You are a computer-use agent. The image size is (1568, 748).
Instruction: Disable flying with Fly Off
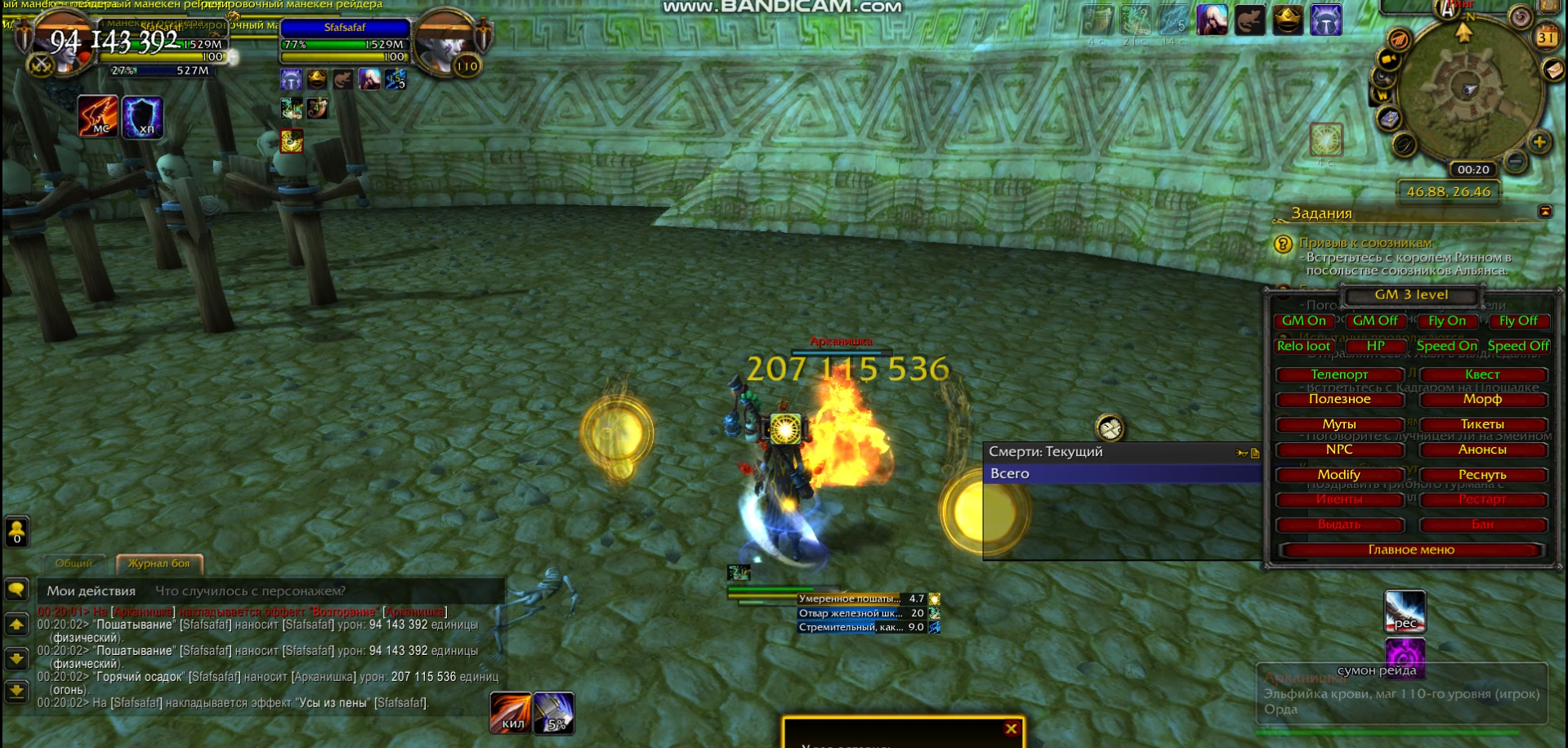click(x=1517, y=321)
